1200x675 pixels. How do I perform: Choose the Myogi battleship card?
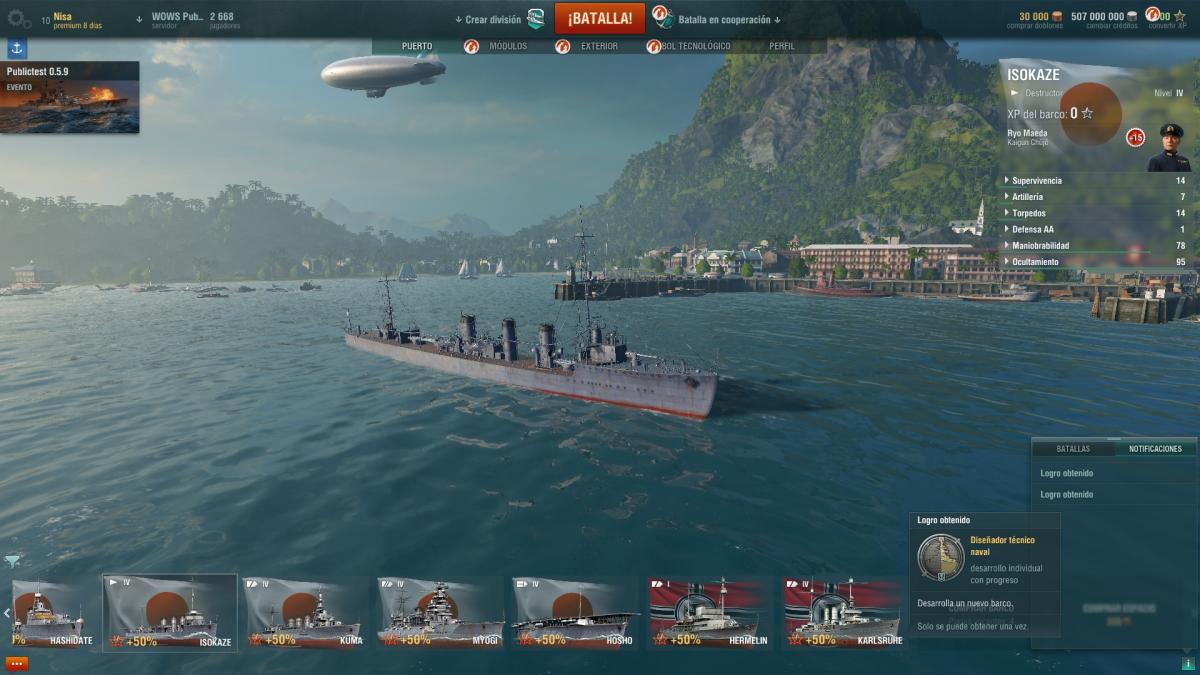[440, 613]
